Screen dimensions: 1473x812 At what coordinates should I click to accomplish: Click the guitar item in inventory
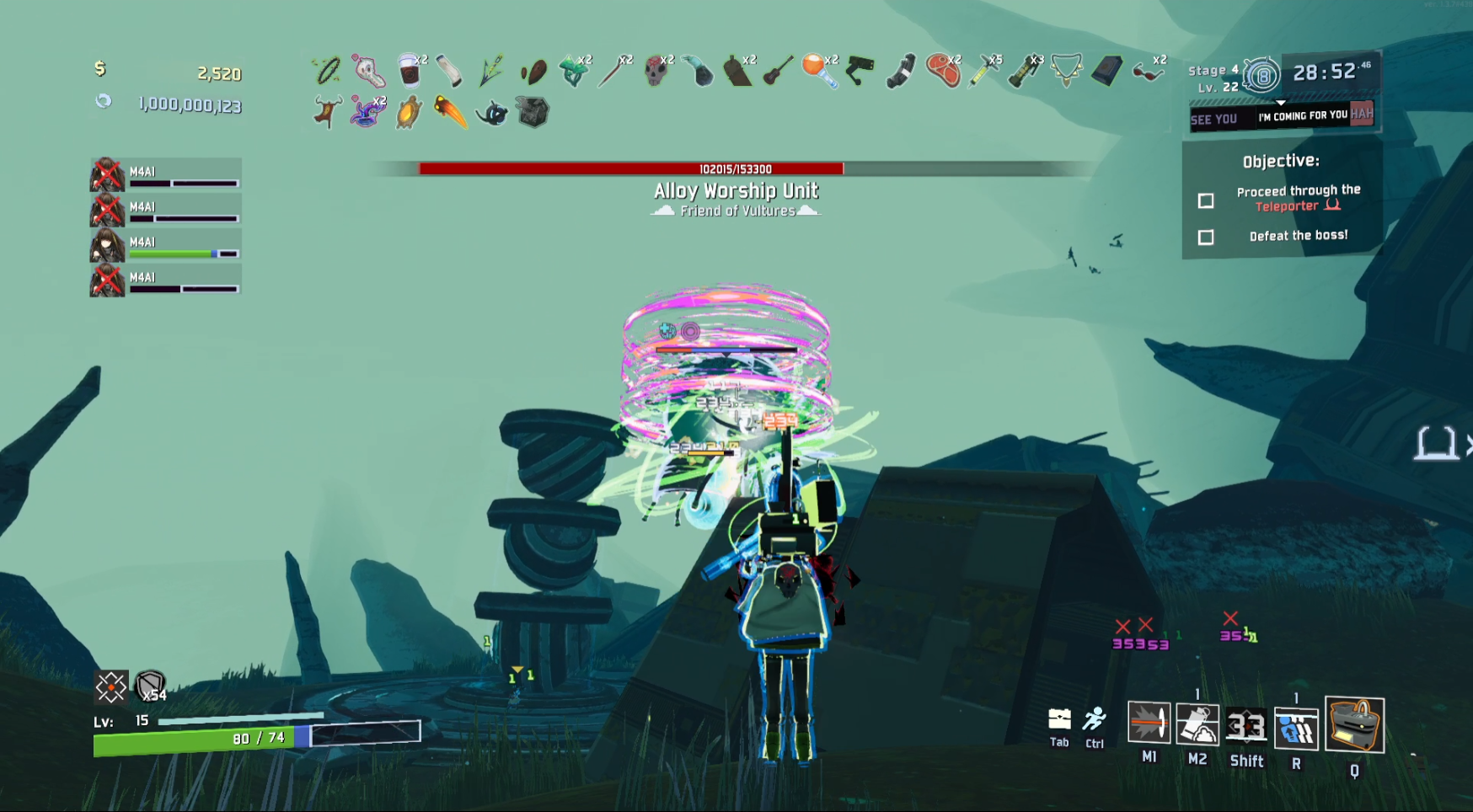point(778,71)
